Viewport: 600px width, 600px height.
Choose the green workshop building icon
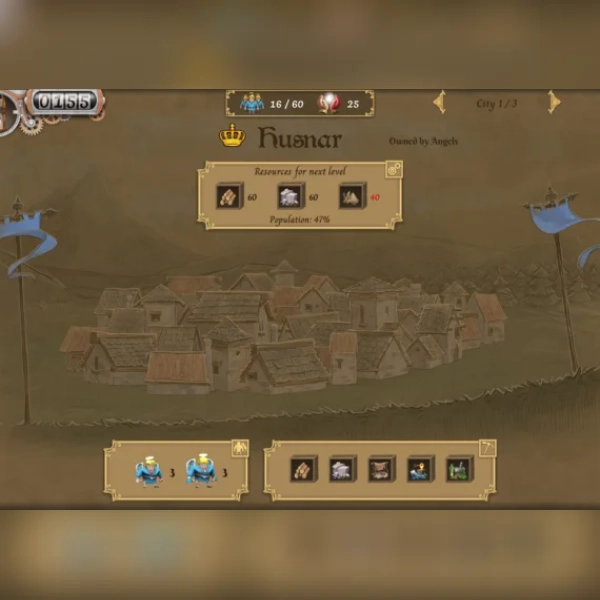(459, 469)
